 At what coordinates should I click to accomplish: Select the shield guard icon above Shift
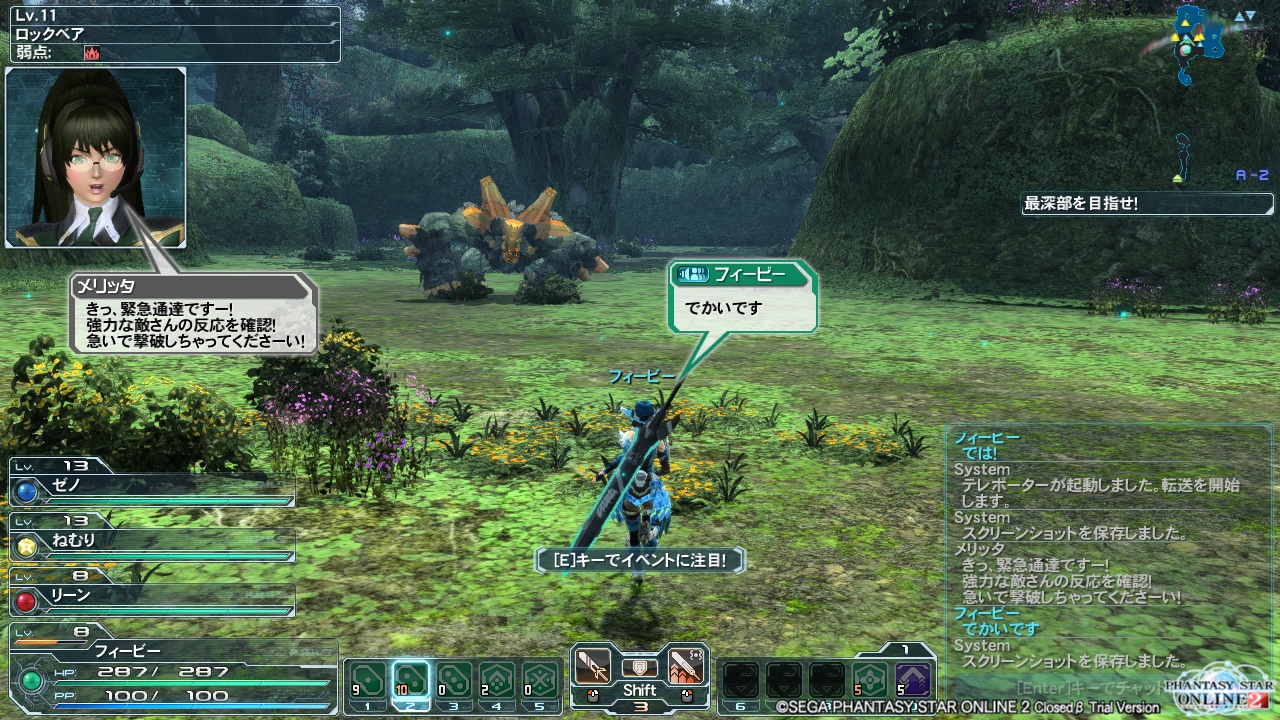click(x=639, y=667)
